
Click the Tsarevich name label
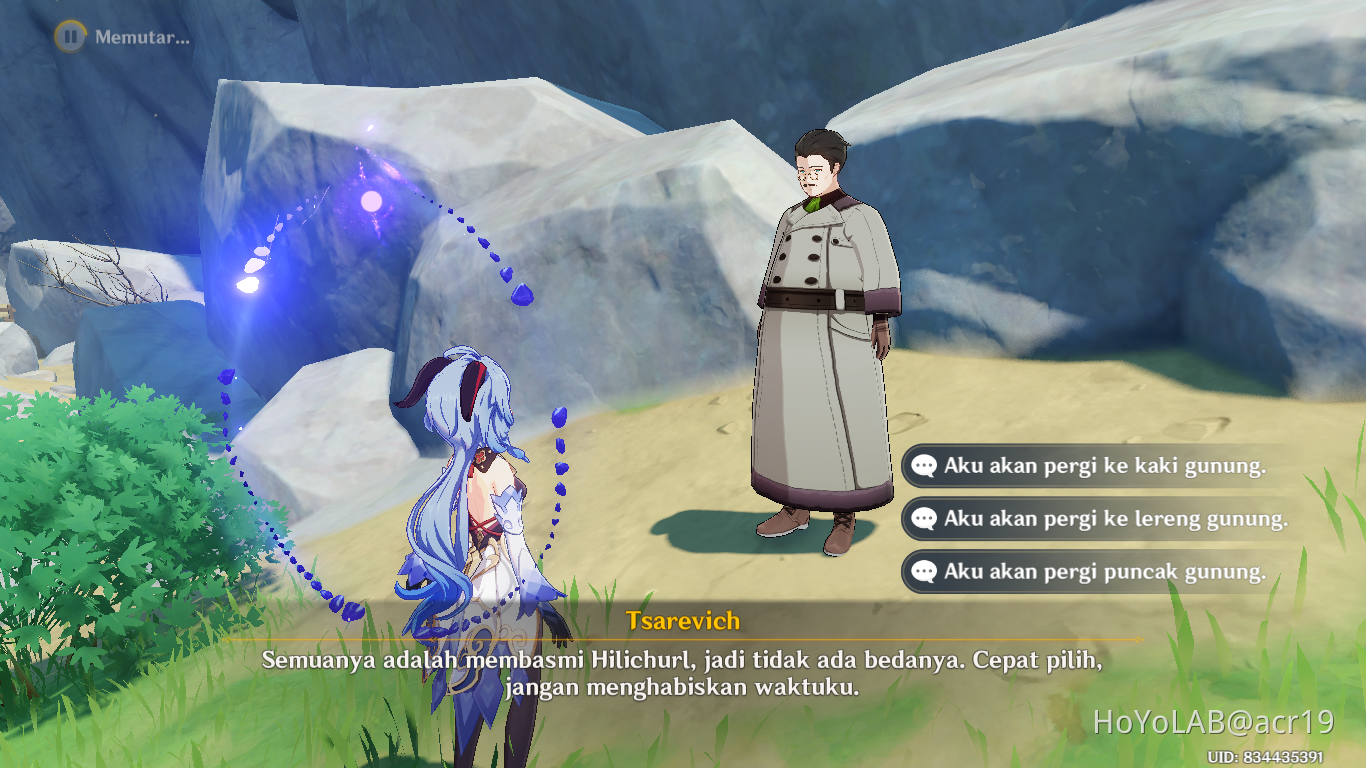tap(683, 621)
